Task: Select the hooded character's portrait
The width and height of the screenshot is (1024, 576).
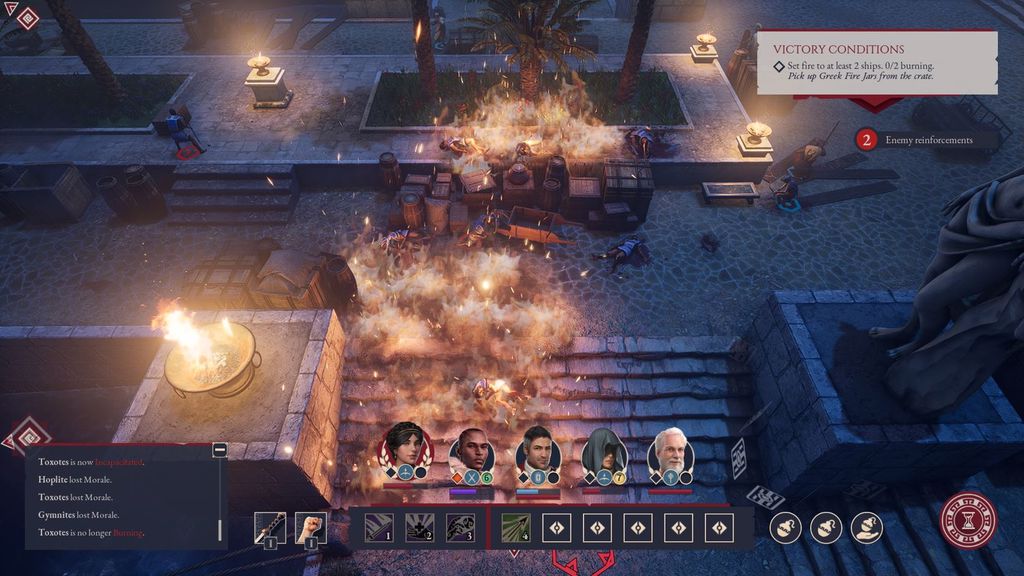Action: pyautogui.click(x=605, y=453)
